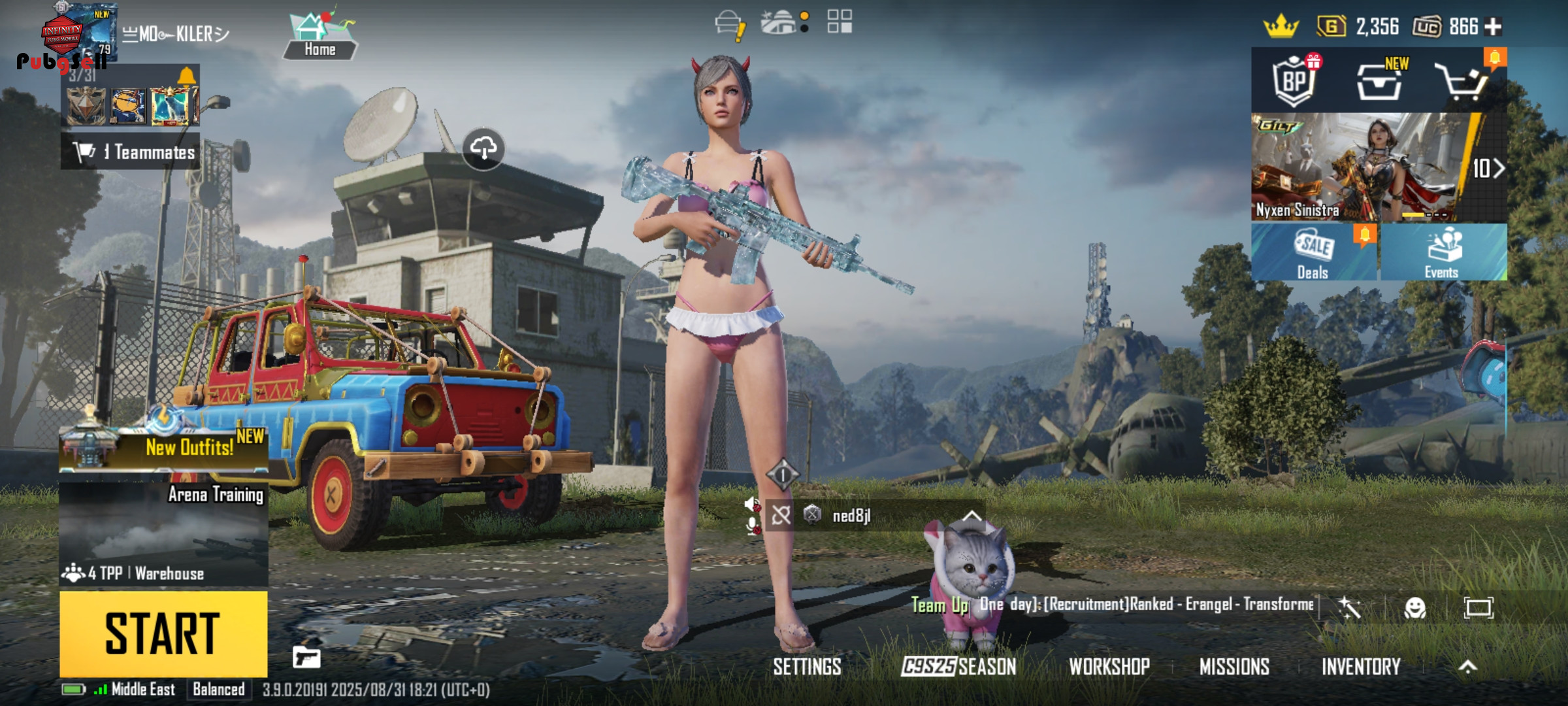This screenshot has width=1568, height=706.
Task: Expand the bottom menu arrow
Action: (1467, 667)
